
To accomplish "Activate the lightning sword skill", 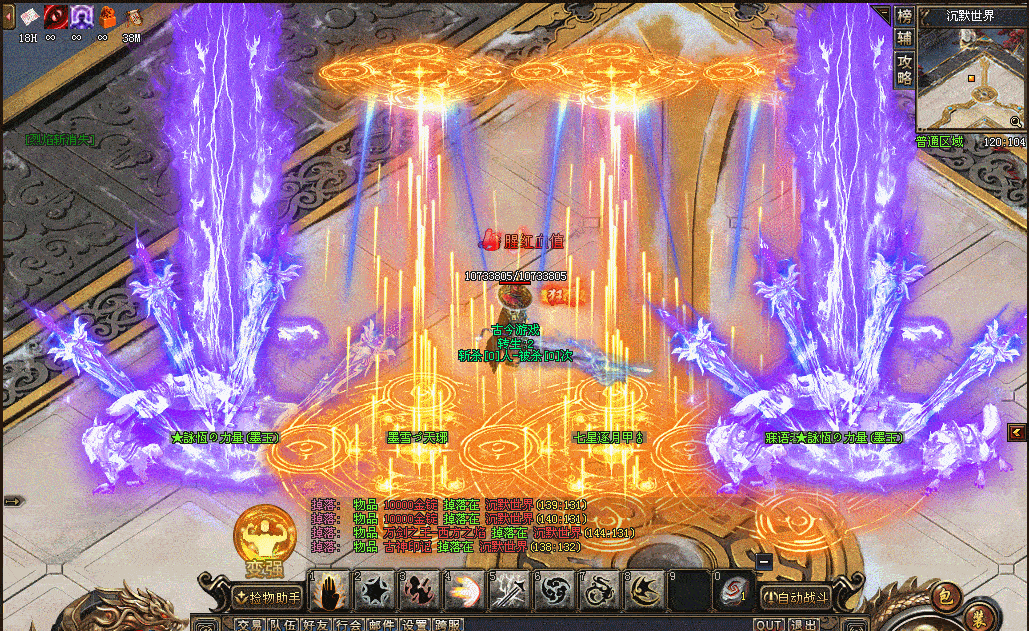I will pyautogui.click(x=508, y=592).
